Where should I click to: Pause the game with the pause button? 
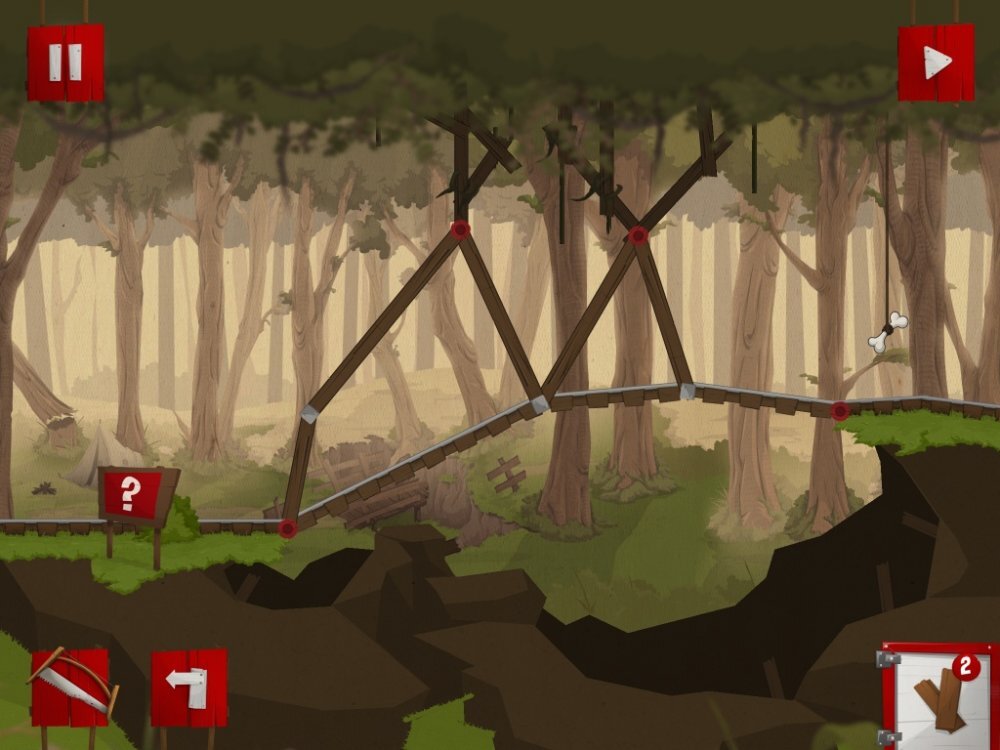coord(65,62)
